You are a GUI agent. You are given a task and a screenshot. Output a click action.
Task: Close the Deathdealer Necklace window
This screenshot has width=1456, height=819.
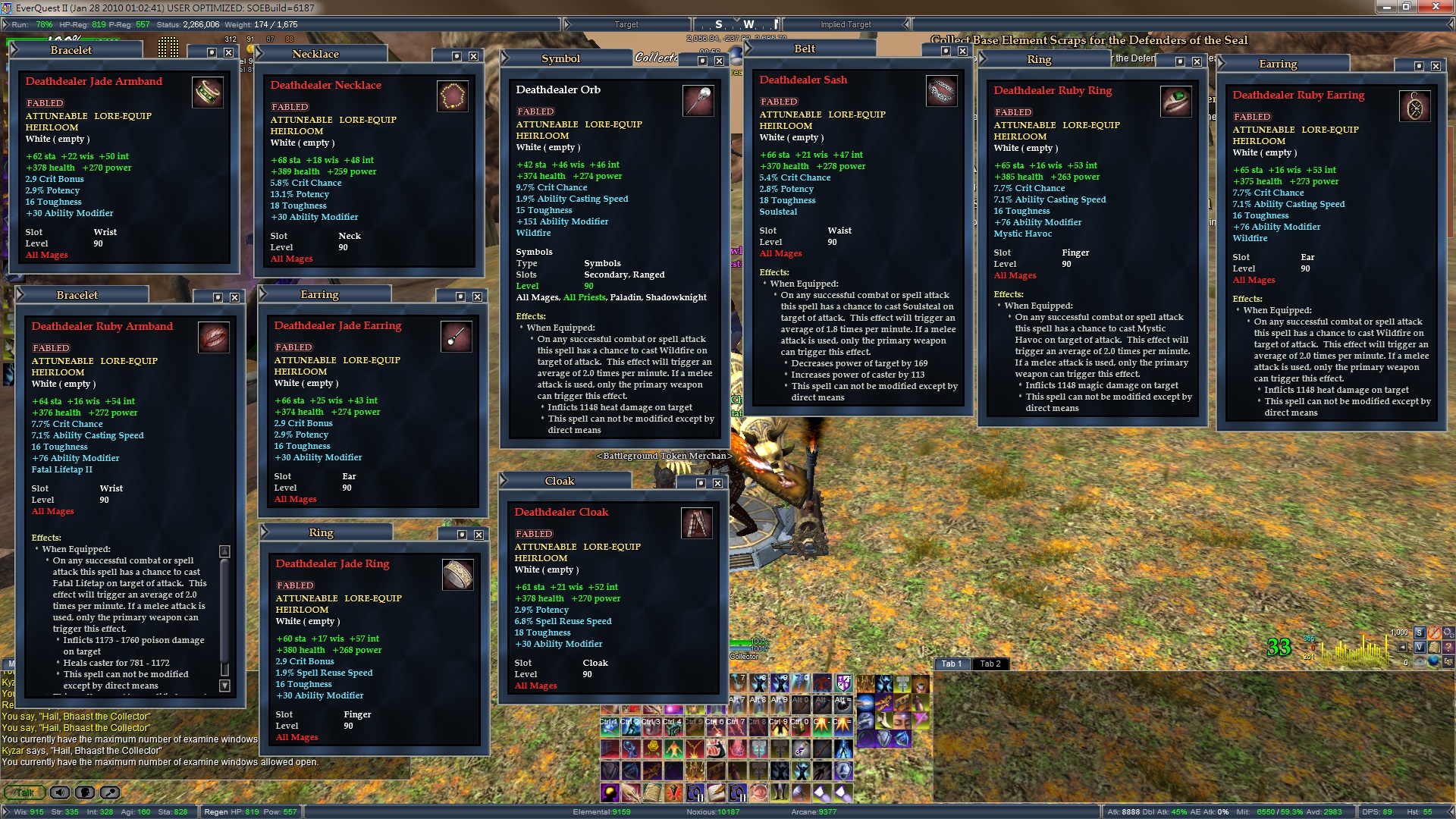coord(473,56)
